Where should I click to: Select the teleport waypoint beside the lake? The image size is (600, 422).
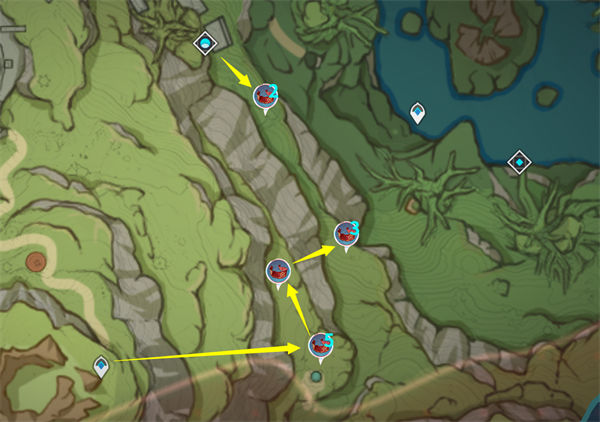[x=417, y=112]
